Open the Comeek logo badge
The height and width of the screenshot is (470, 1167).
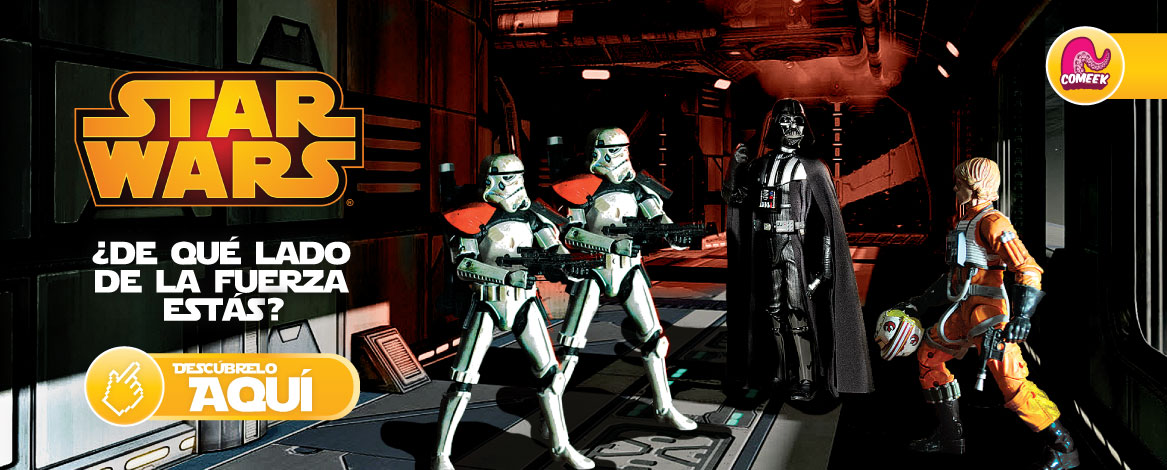coord(1084,65)
